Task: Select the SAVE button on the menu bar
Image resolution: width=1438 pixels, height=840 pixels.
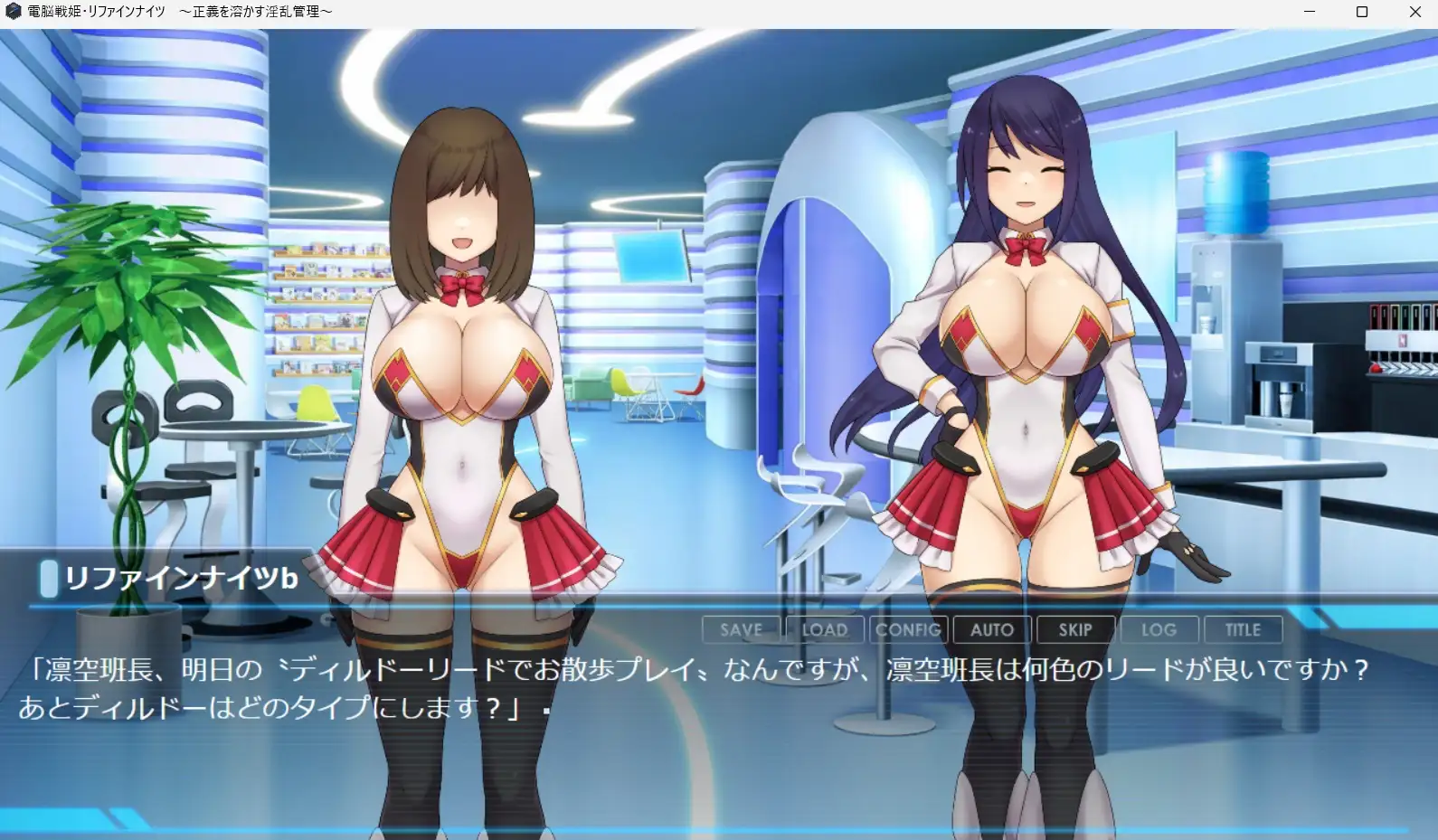Action: [741, 629]
